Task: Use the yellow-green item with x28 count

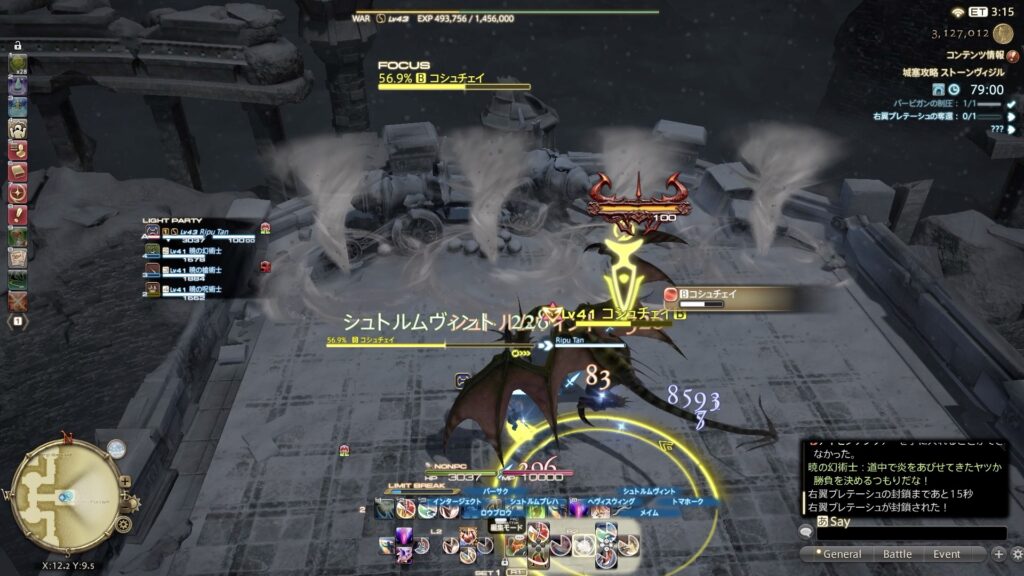Action: (17, 64)
